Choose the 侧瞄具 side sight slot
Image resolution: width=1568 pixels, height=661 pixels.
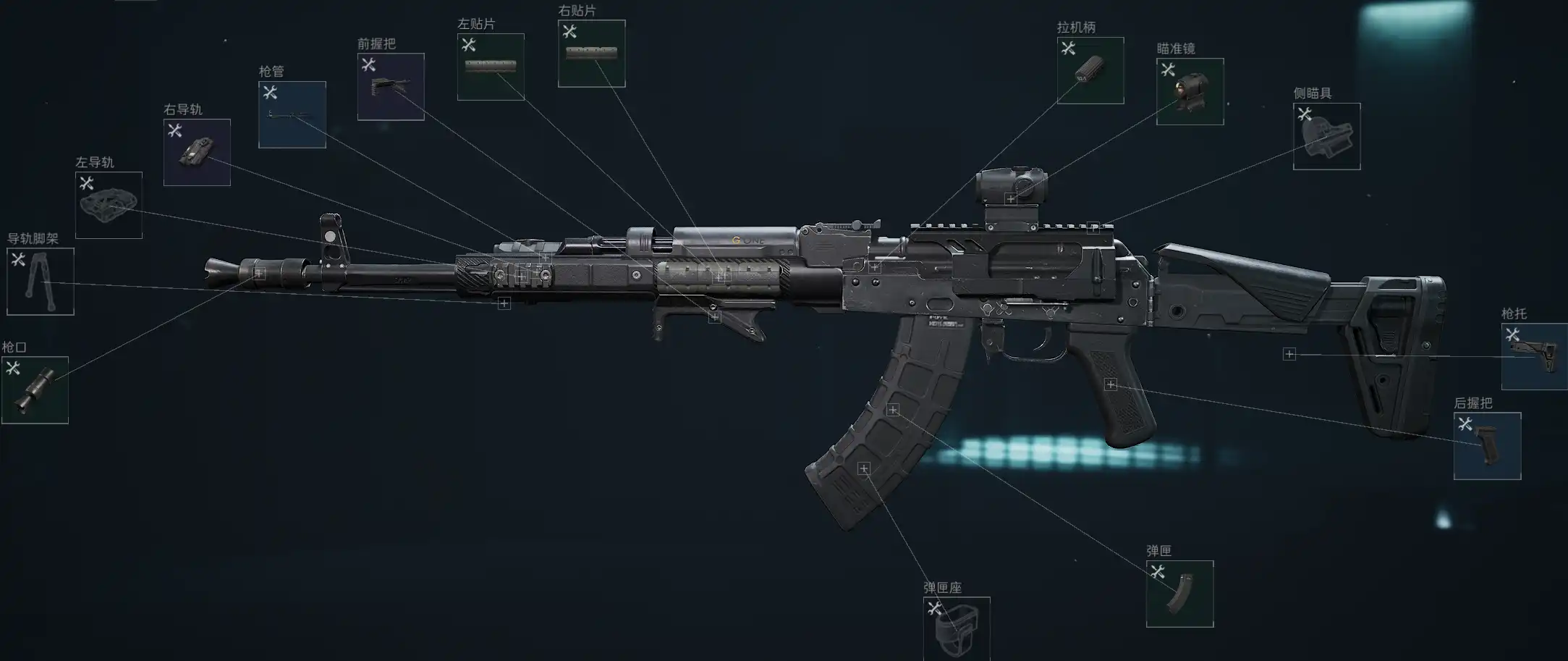tap(1326, 136)
